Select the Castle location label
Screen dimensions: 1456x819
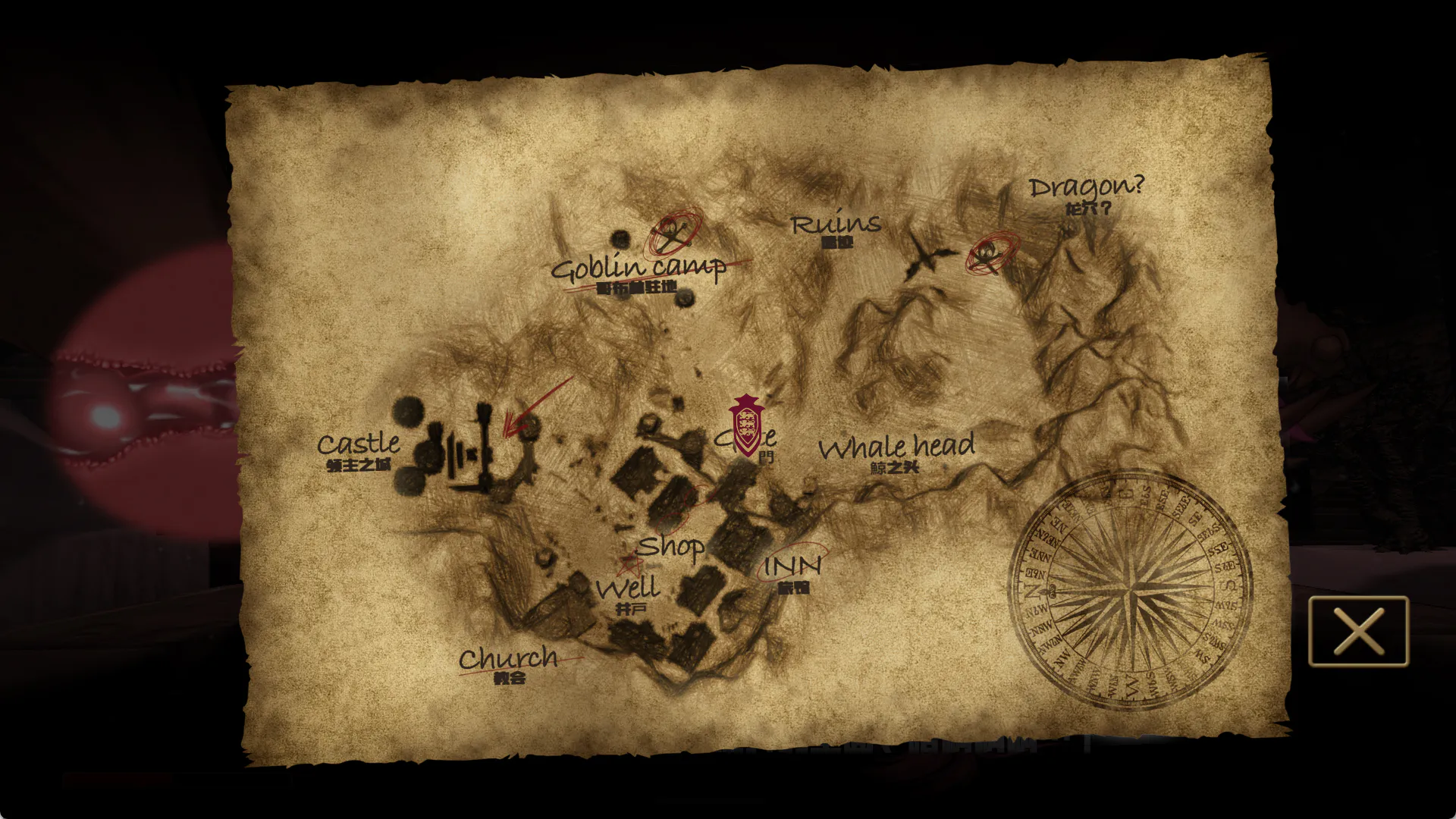tap(359, 444)
